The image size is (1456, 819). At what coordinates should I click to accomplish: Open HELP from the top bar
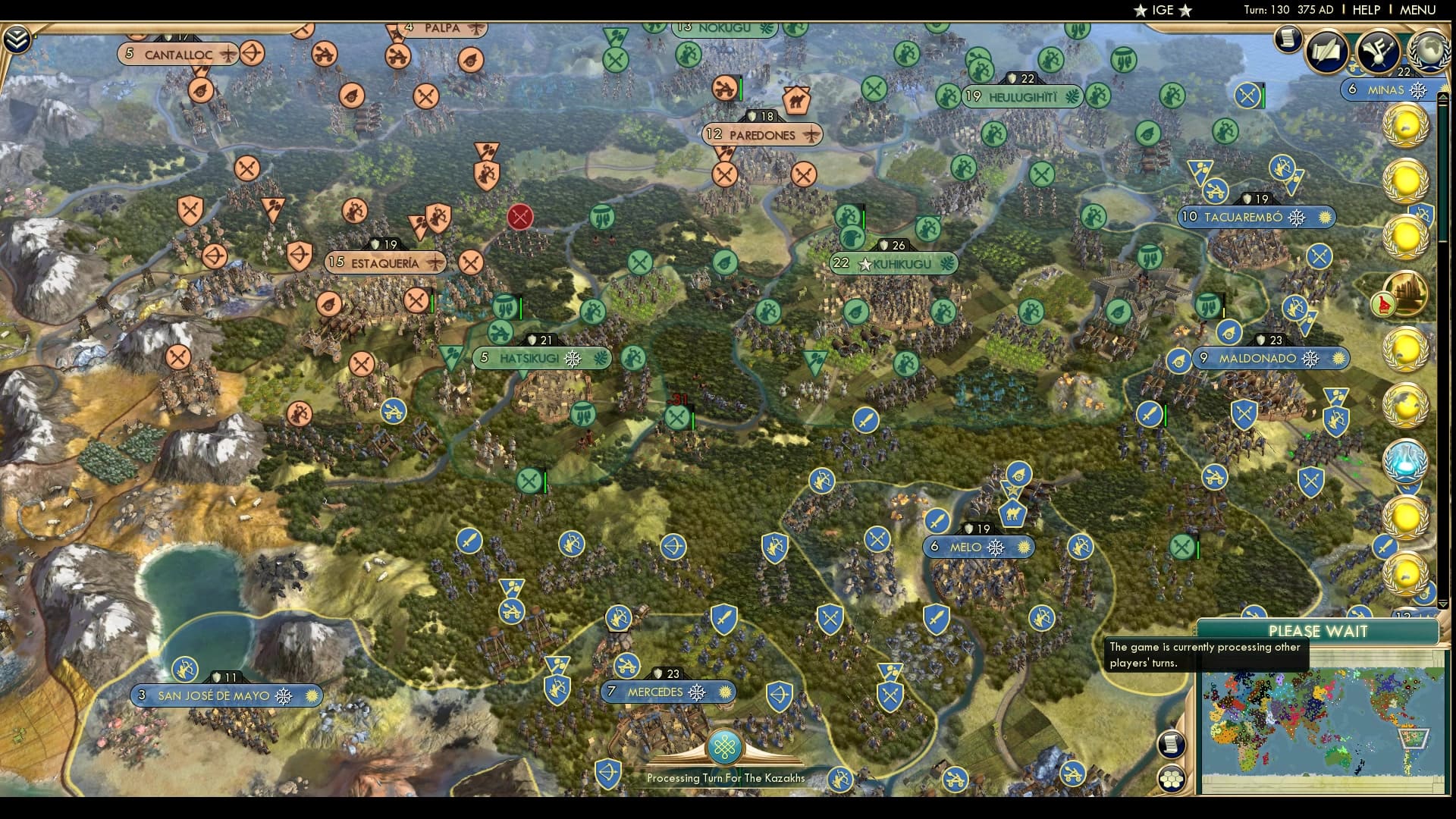point(1365,10)
